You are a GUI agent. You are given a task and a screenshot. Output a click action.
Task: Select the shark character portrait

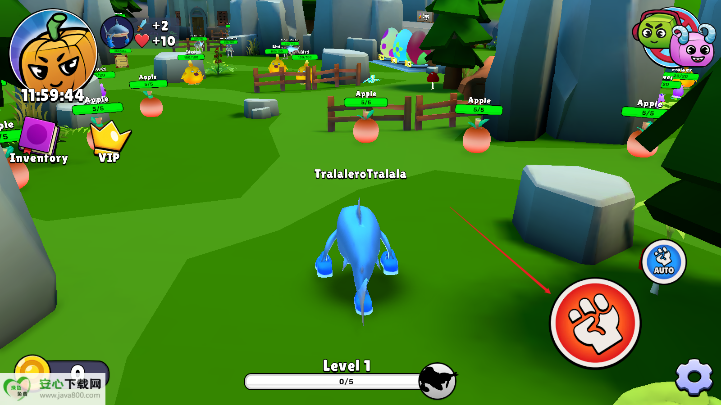pos(117,32)
